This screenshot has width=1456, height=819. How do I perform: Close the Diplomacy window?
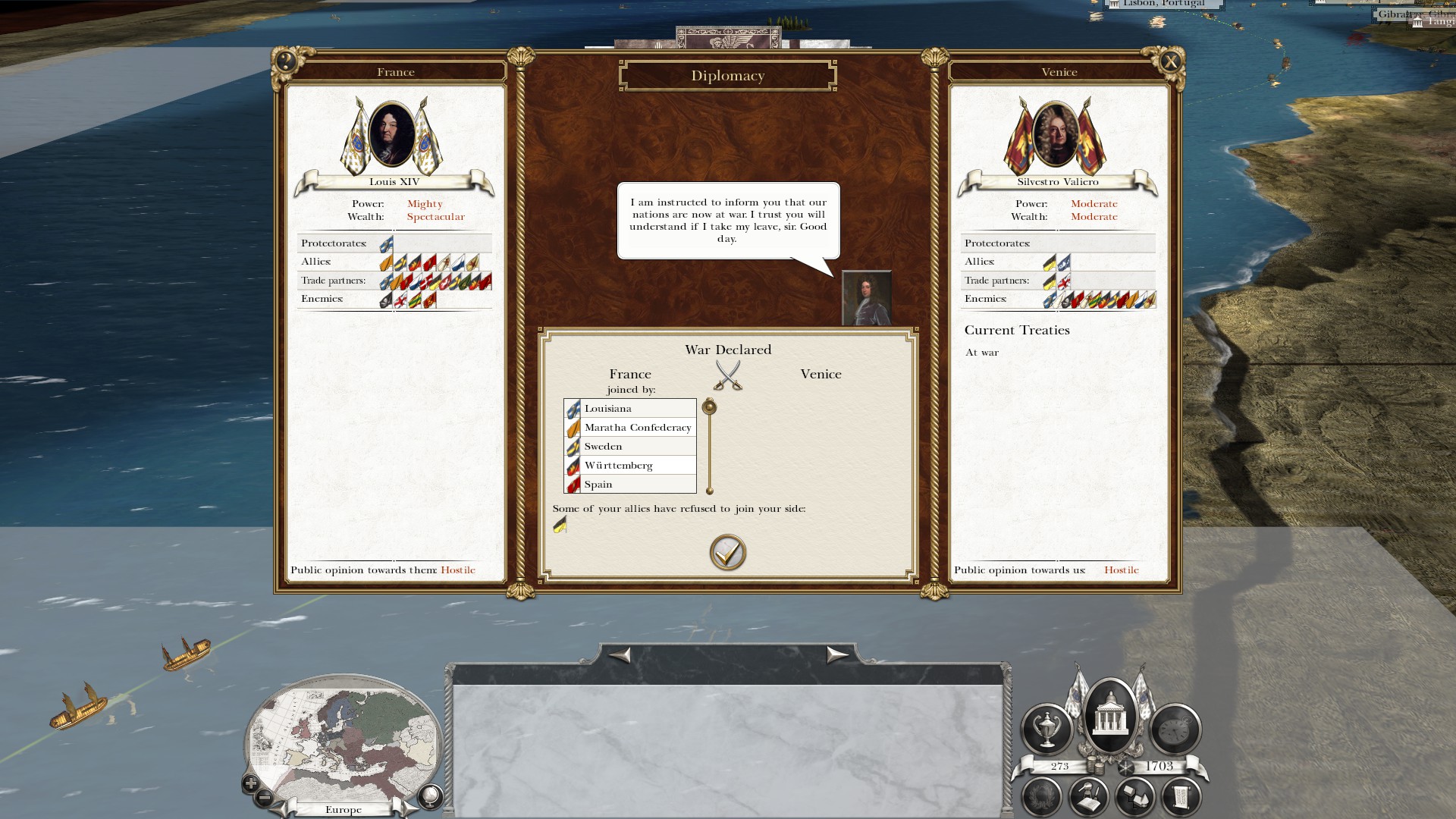pos(1170,61)
